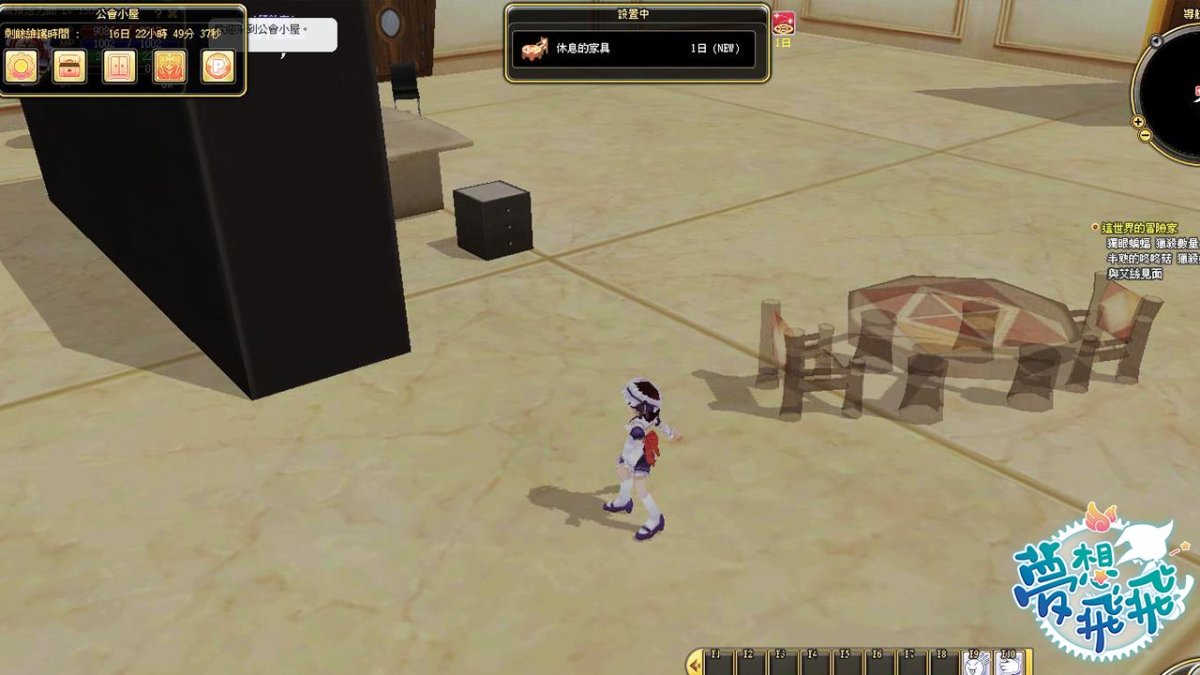Image resolution: width=1200 pixels, height=675 pixels.
Task: Zoom out the minimap with minus button
Action: [1144, 135]
